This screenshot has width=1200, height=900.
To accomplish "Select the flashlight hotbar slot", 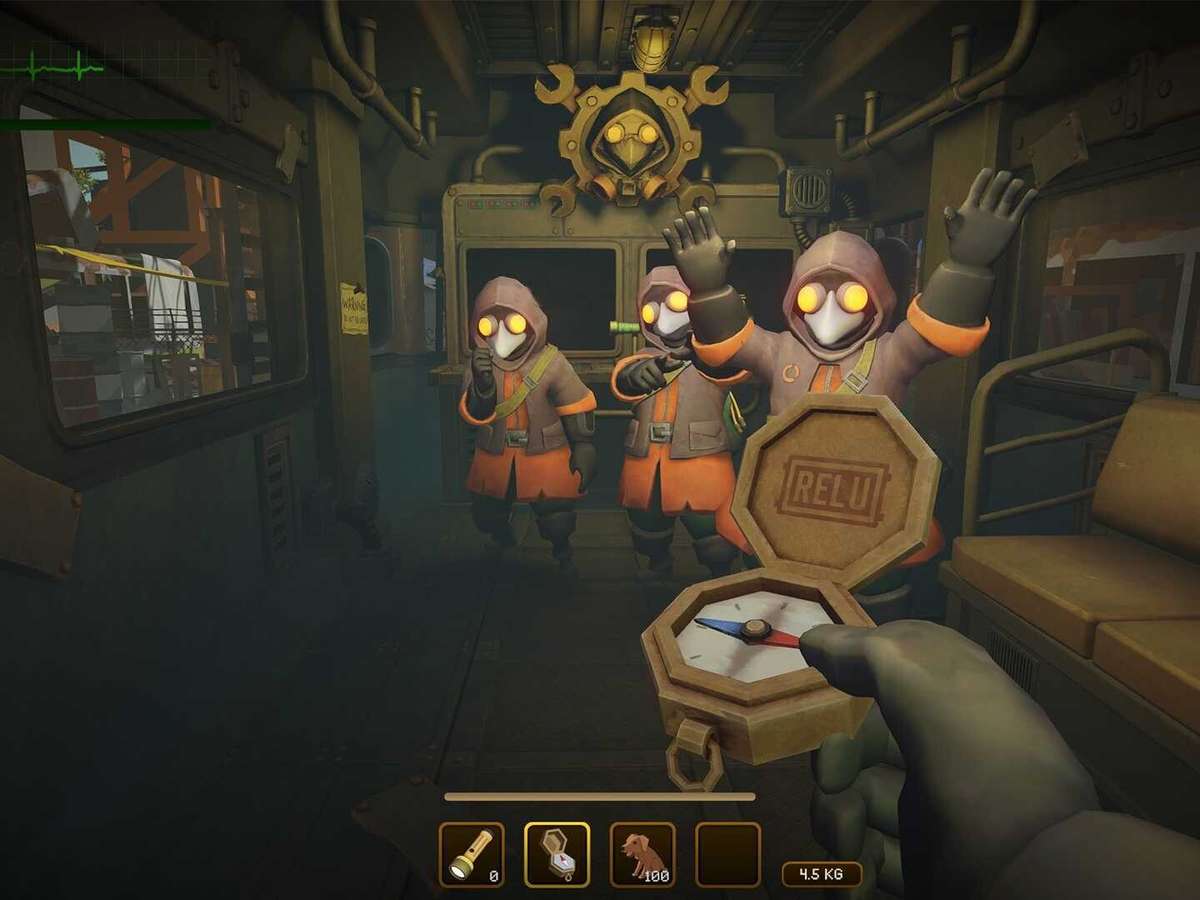I will [x=471, y=855].
